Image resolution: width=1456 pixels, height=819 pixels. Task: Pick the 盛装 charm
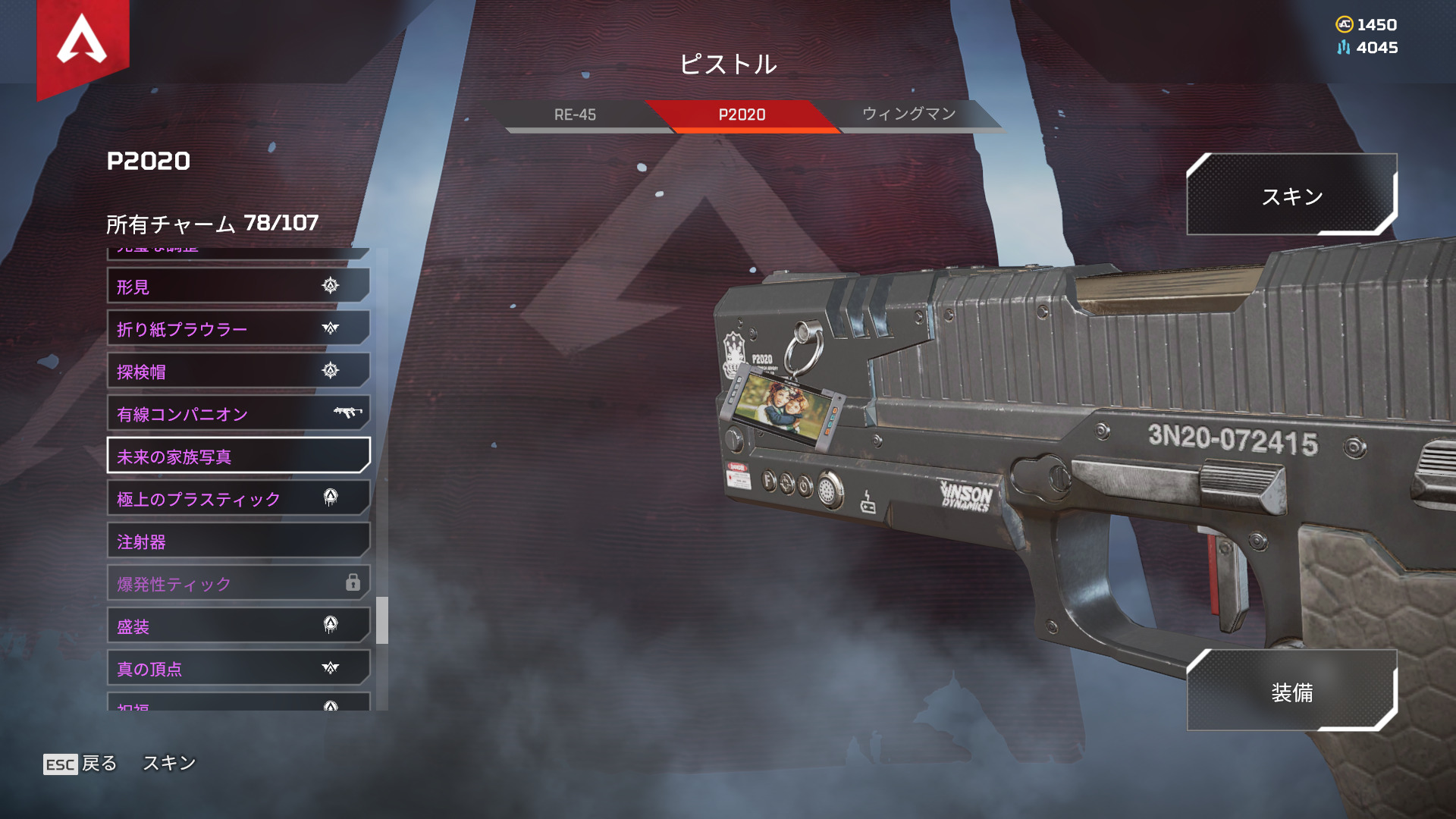point(238,626)
